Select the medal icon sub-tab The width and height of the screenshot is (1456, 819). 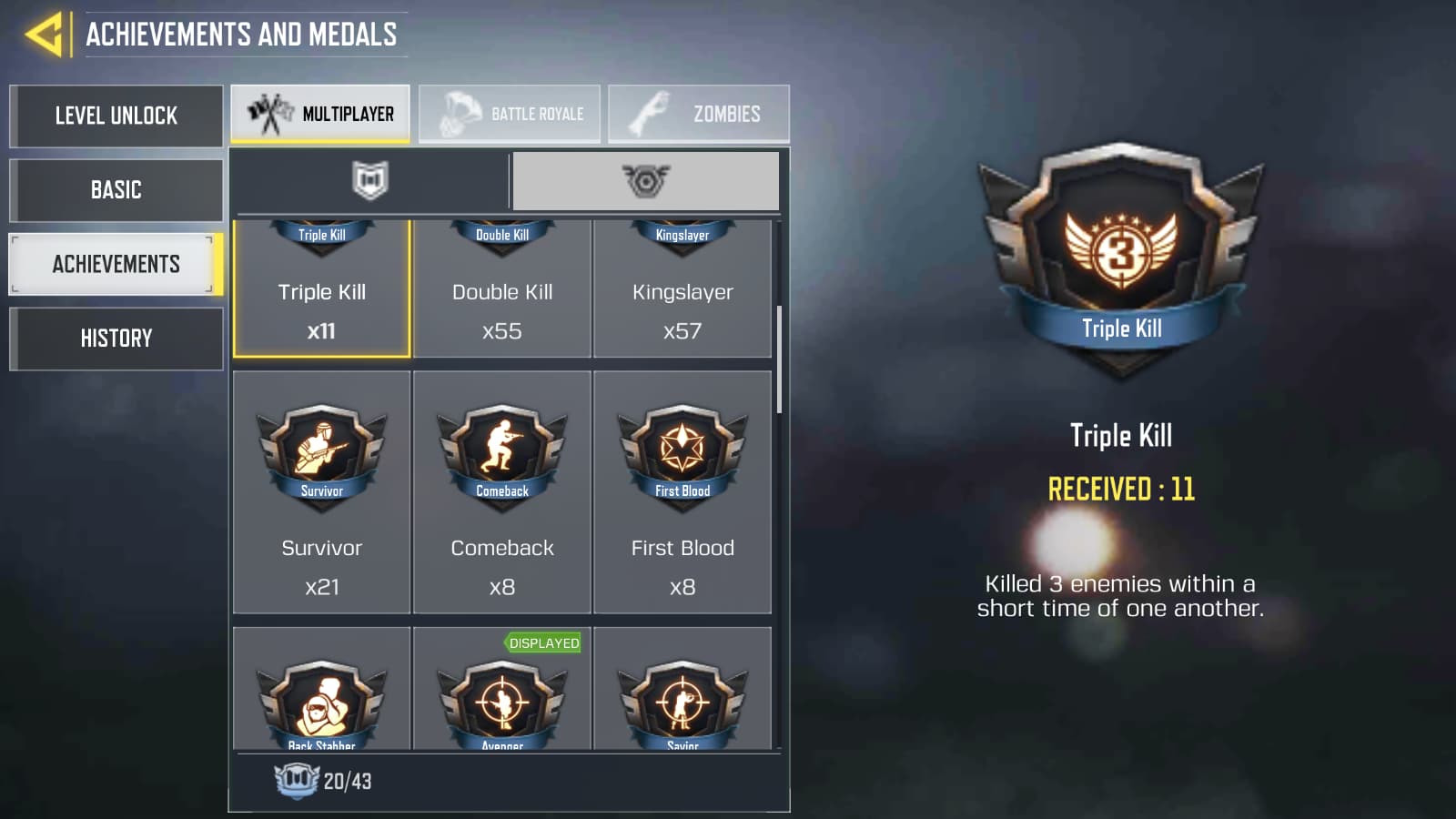pos(645,179)
